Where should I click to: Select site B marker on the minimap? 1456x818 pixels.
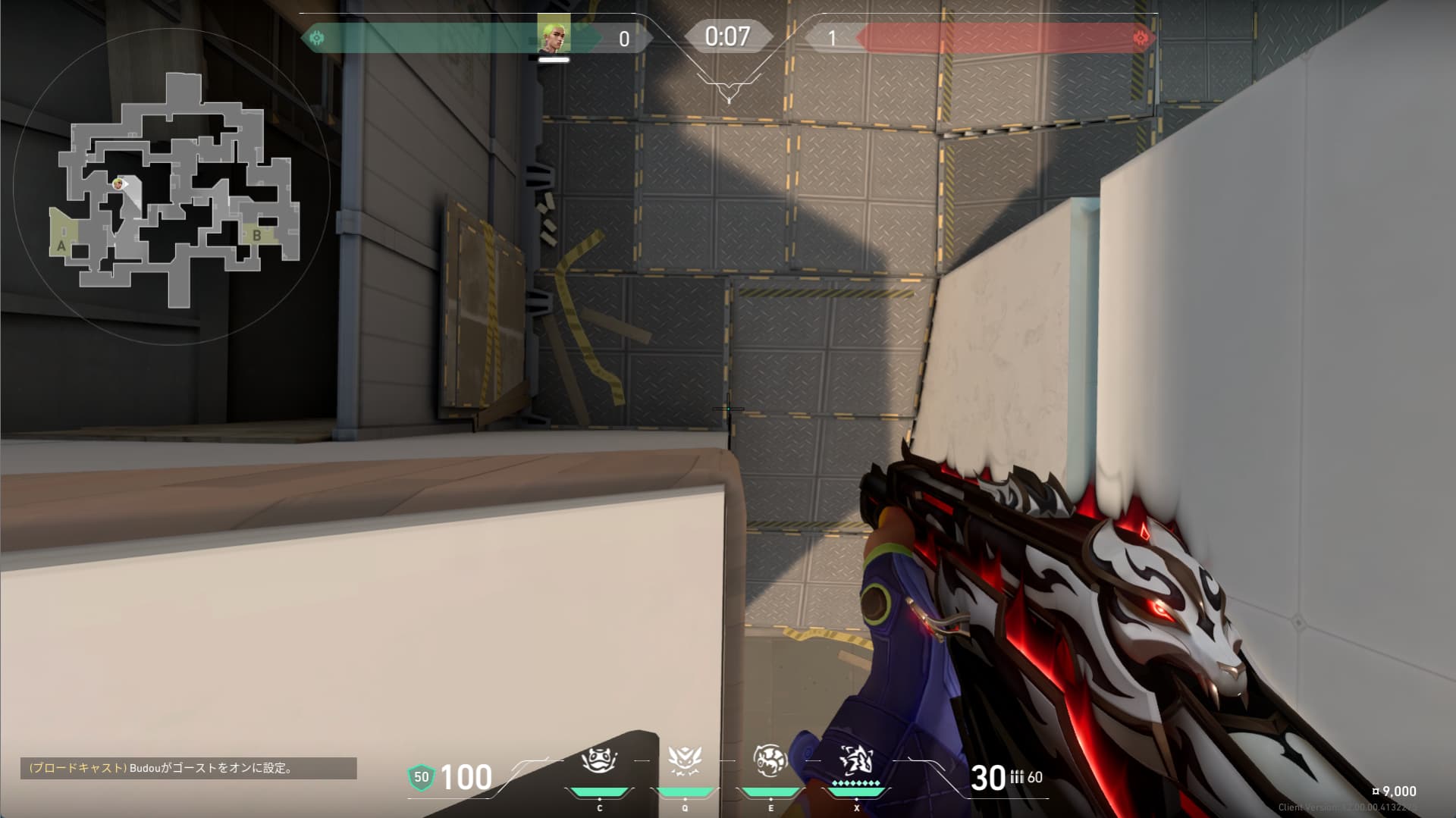[257, 236]
